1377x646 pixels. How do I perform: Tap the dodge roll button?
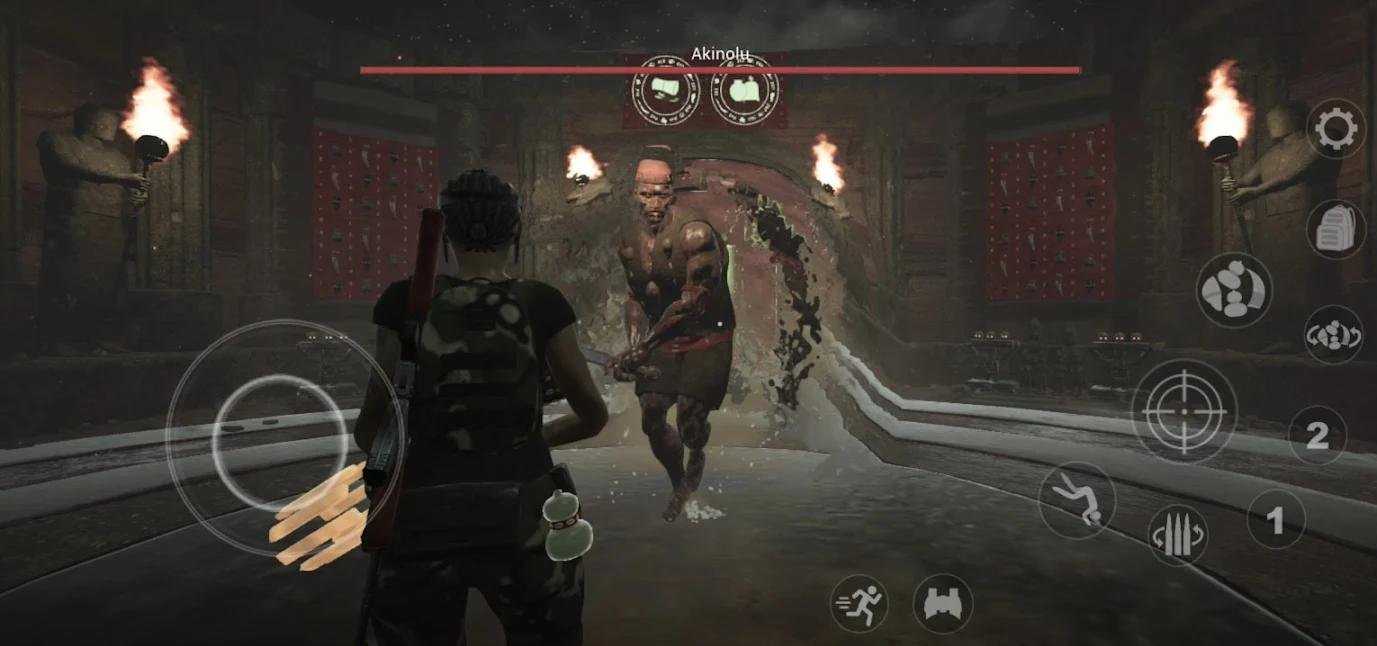coord(1076,500)
